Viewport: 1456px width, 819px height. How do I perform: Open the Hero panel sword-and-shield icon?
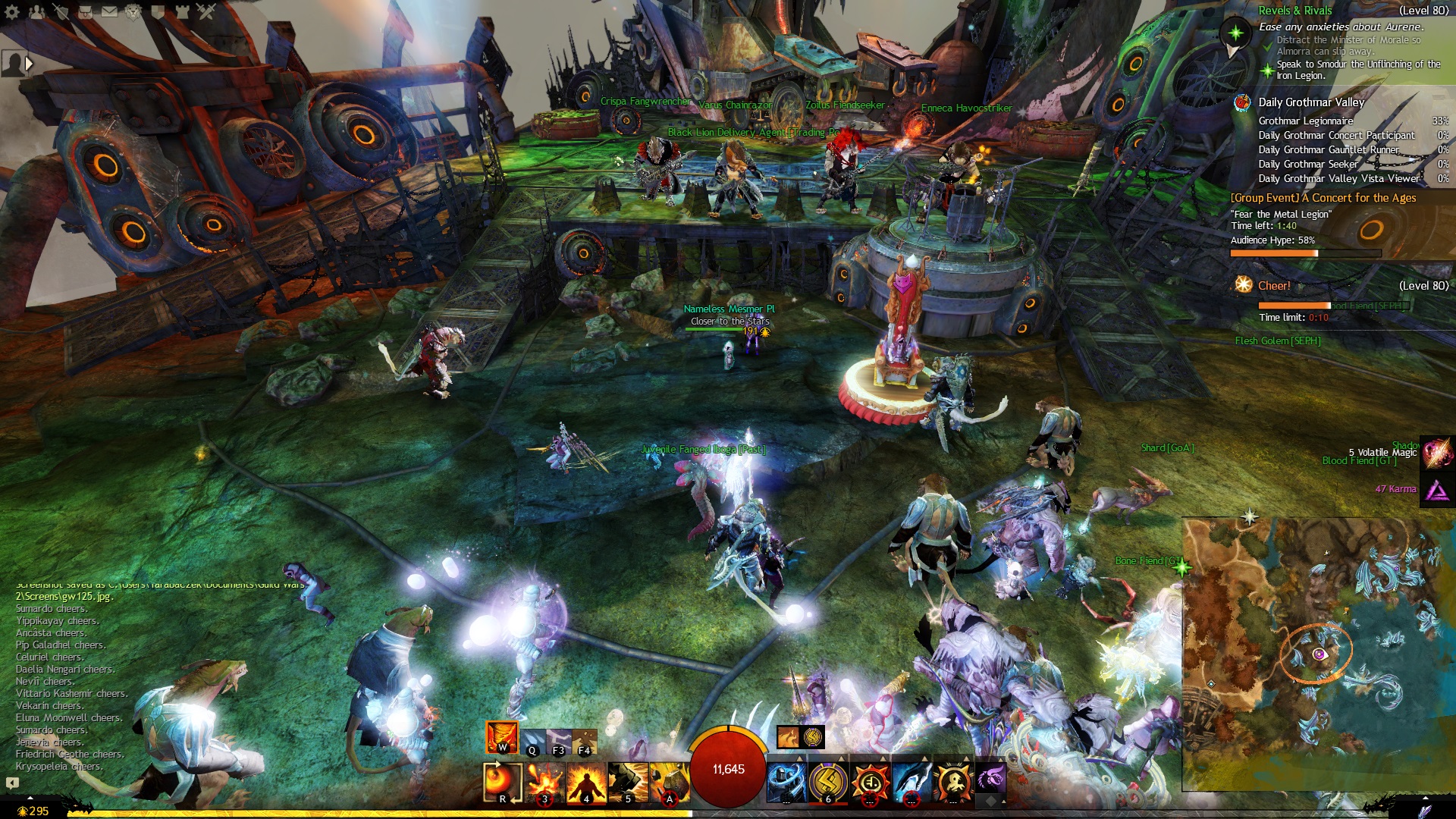(61, 11)
